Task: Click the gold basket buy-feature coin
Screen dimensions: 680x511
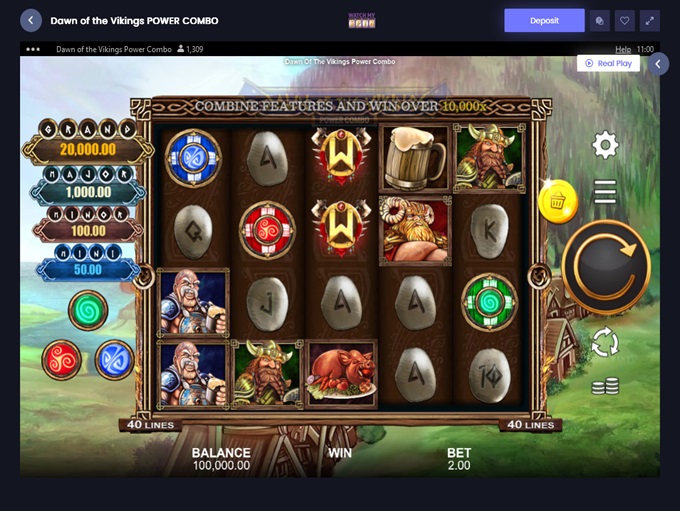Action: coord(557,202)
